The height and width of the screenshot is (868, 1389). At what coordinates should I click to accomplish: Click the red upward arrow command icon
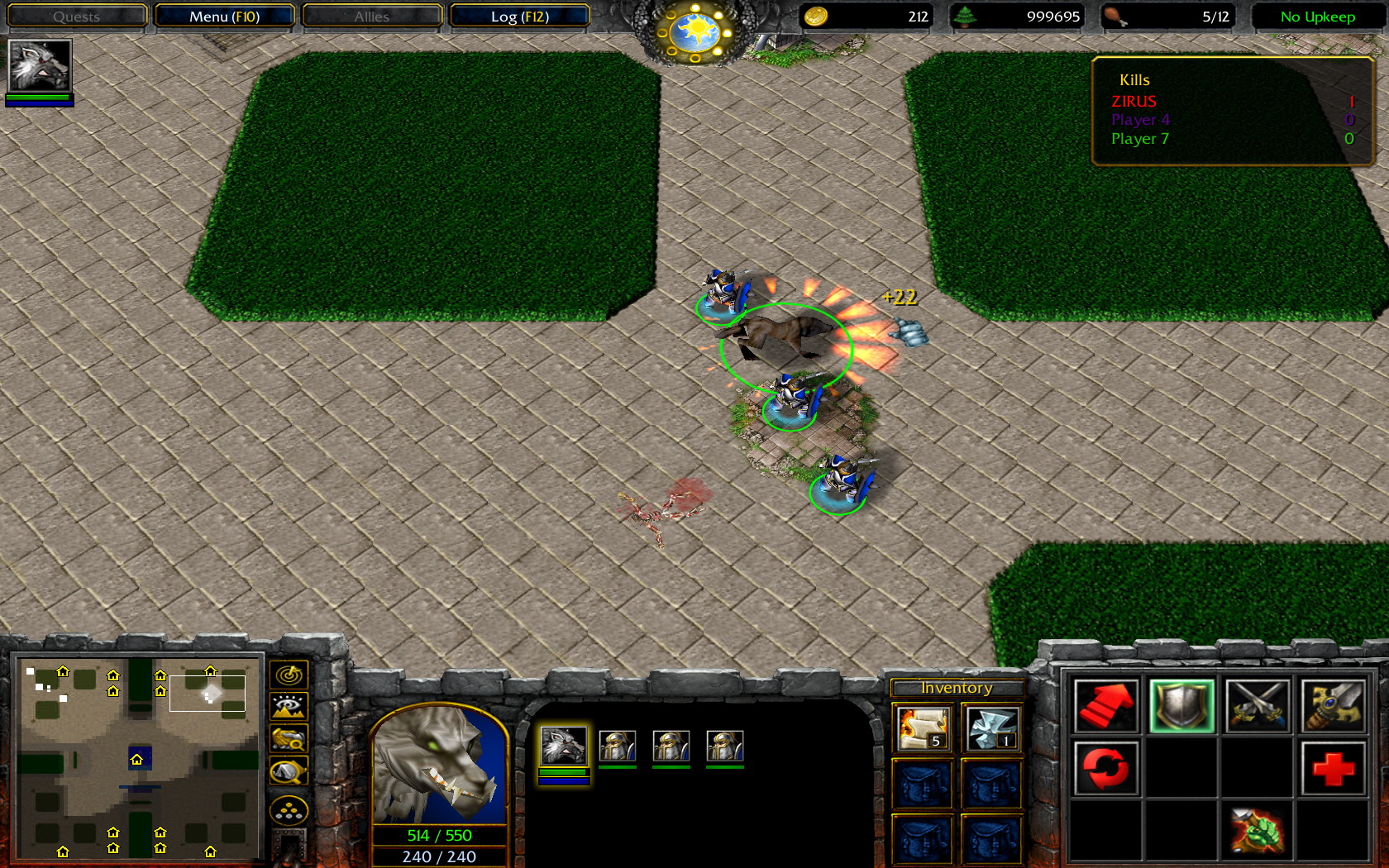[1106, 706]
